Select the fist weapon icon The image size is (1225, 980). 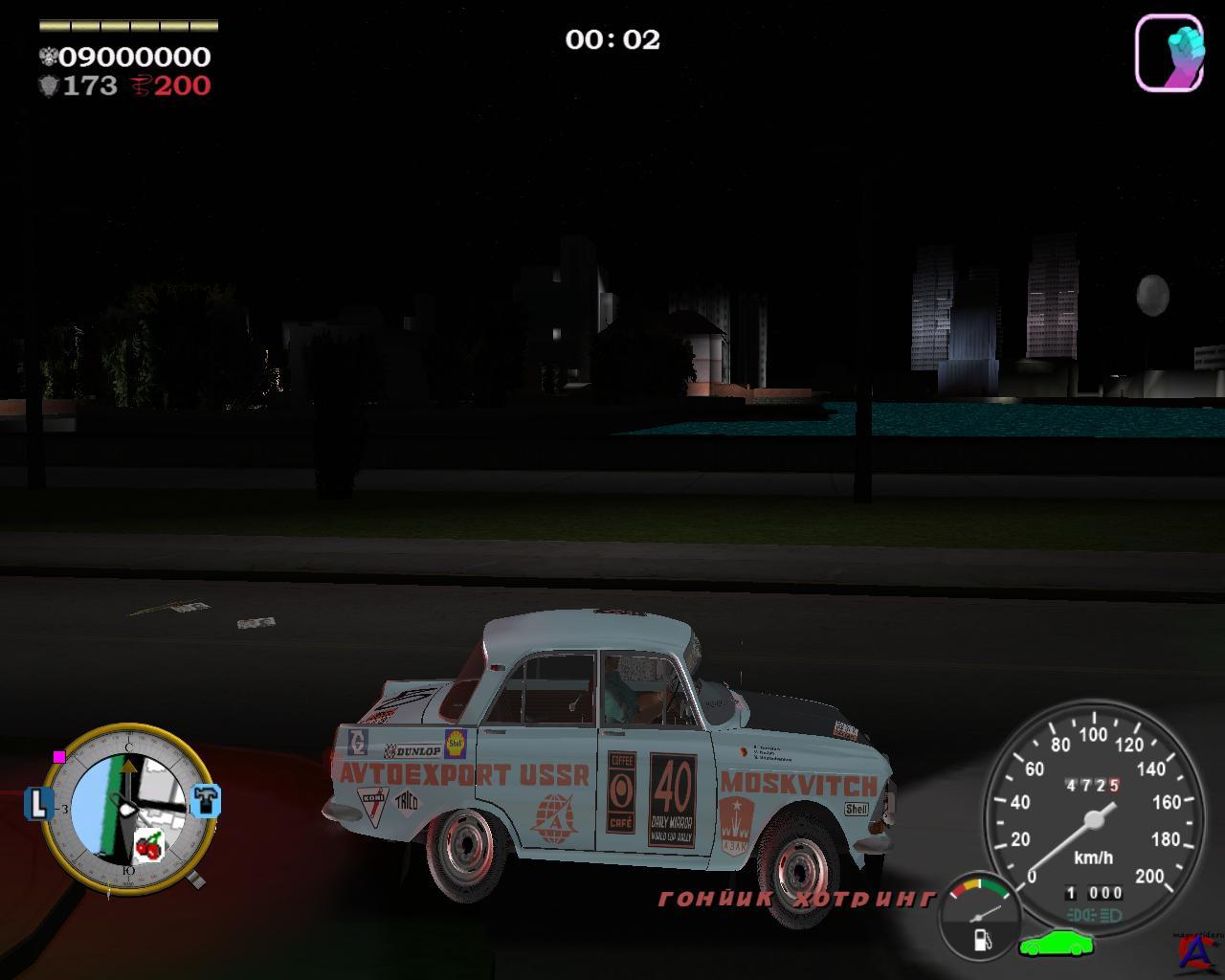[1169, 53]
